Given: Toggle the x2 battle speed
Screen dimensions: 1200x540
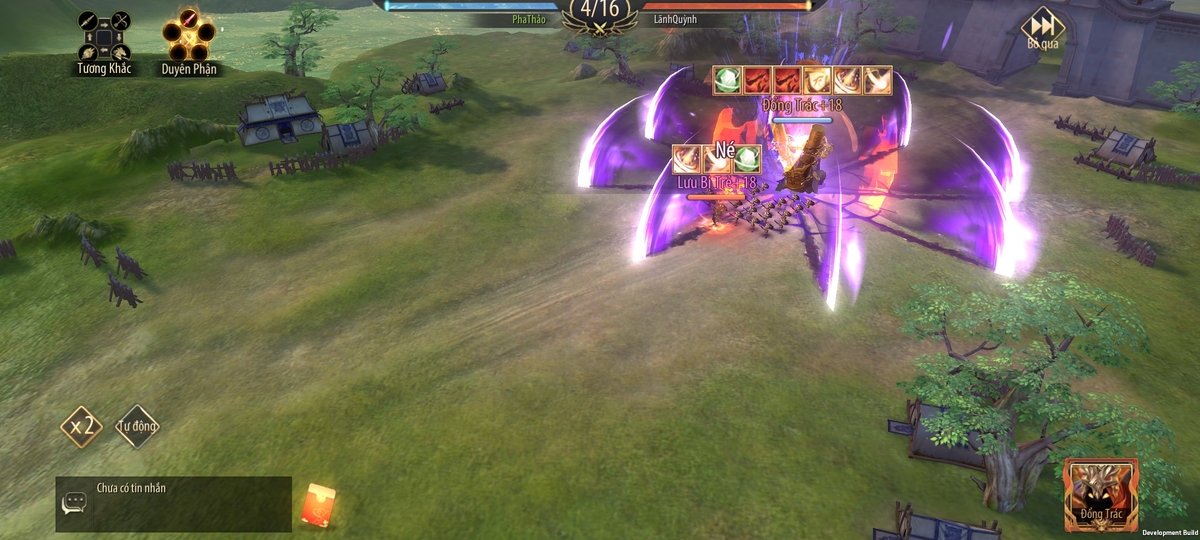Looking at the screenshot, I should coord(81,427).
